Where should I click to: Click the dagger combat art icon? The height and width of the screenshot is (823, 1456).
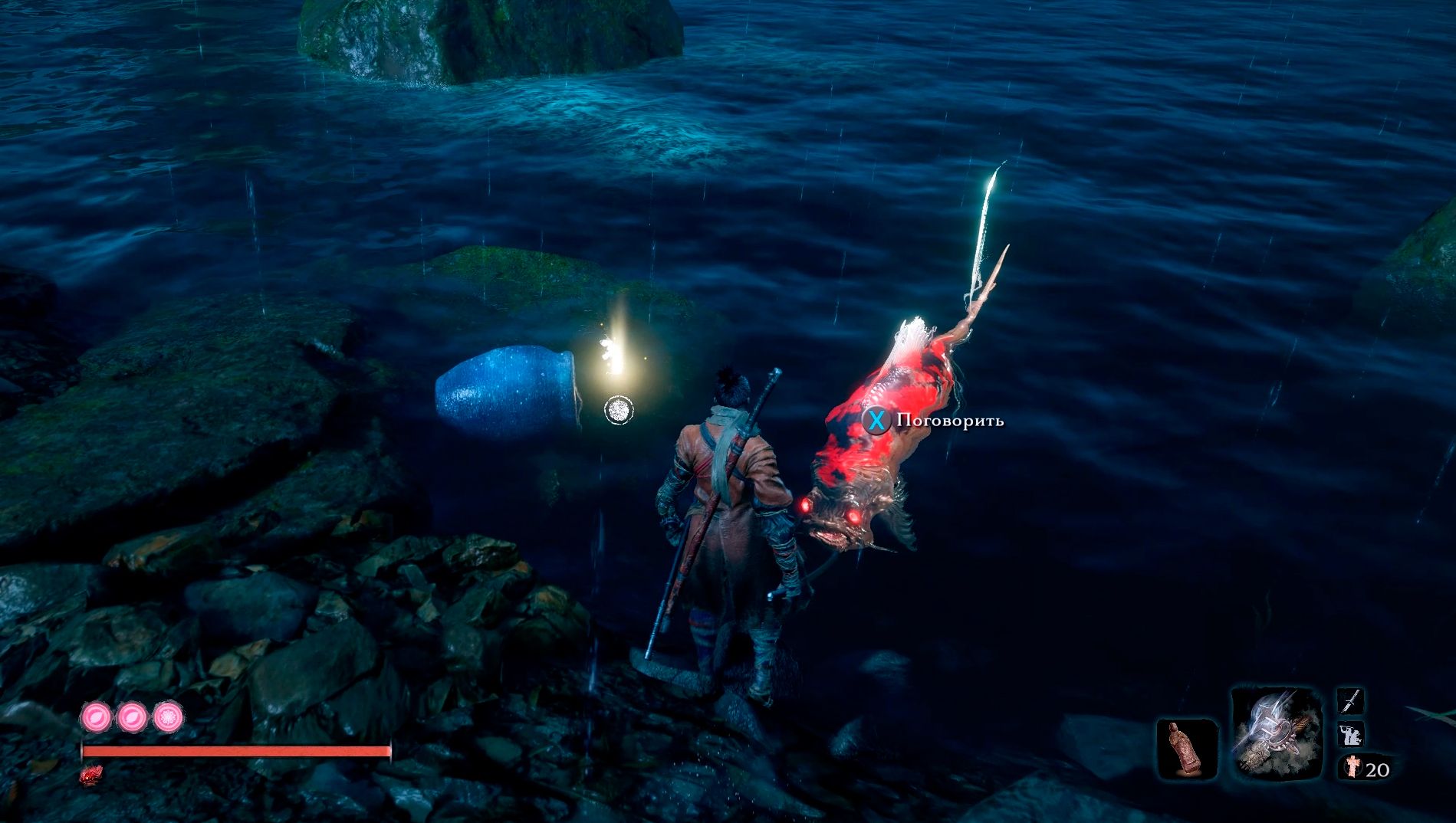[x=1351, y=700]
